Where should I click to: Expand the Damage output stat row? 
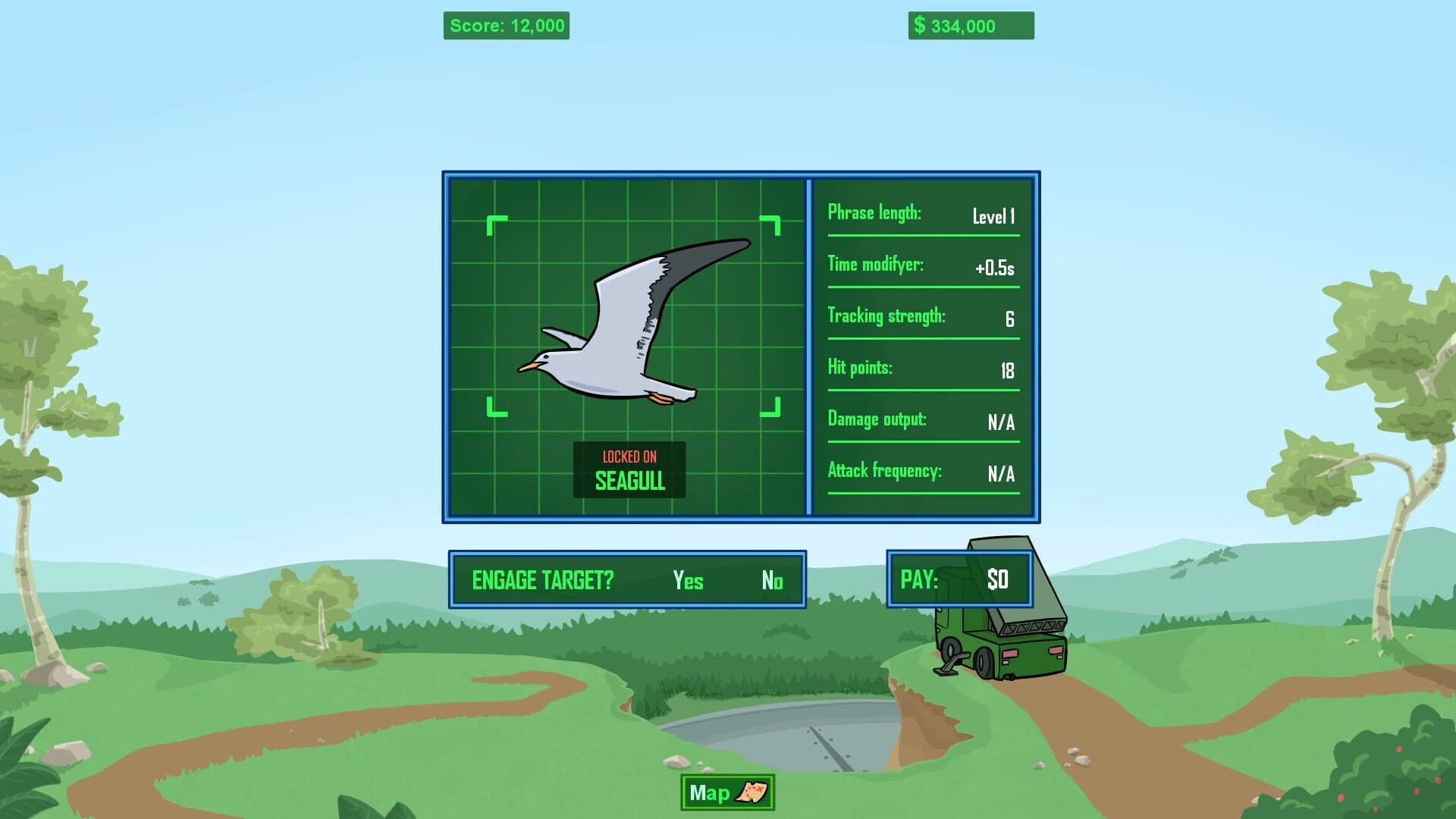click(922, 420)
